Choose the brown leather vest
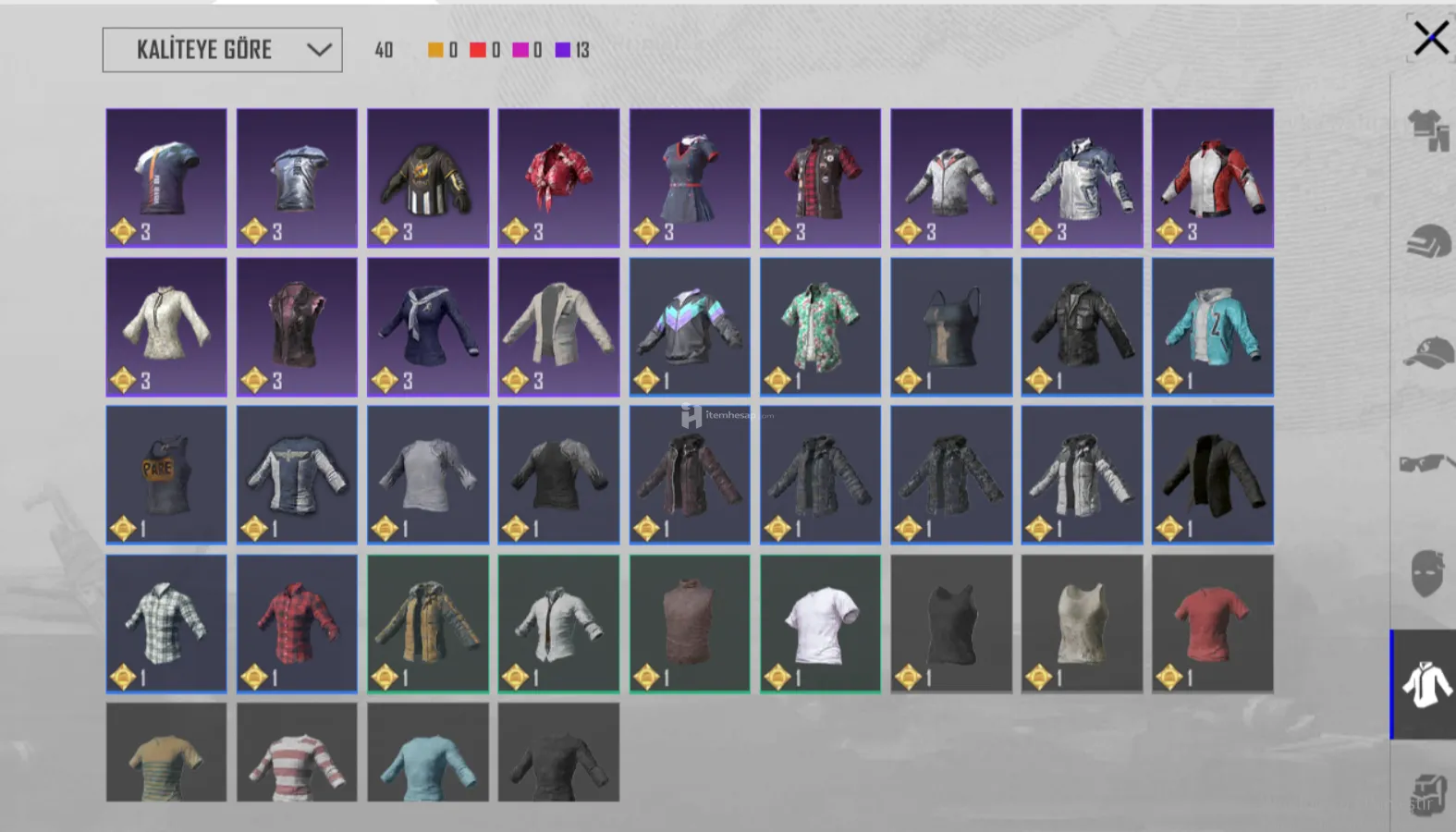This screenshot has height=832, width=1456. pyautogui.click(x=690, y=623)
